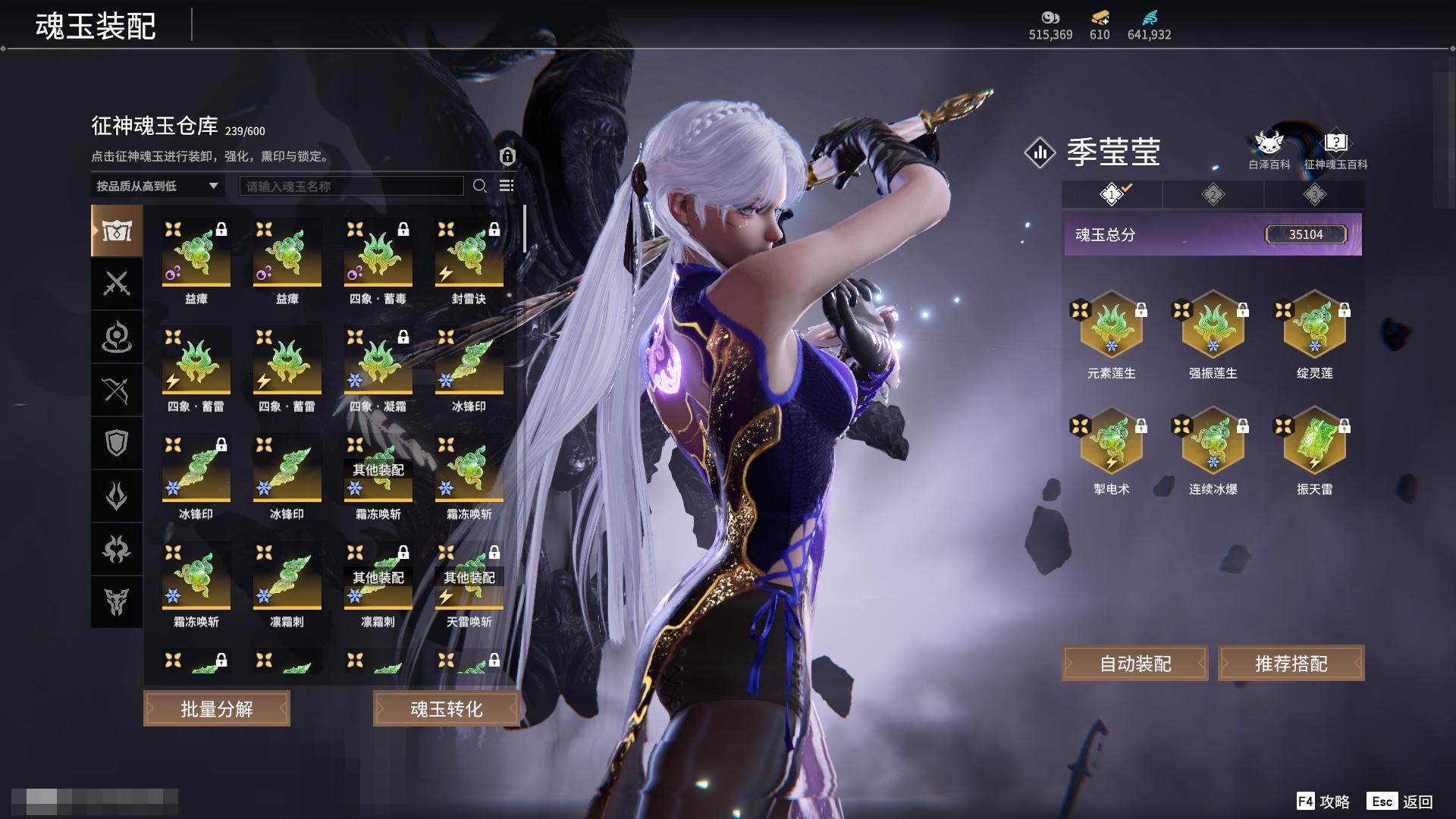This screenshot has height=819, width=1456.
Task: Open 征神魂玉百科 soul jade guide
Action: pos(1335,150)
